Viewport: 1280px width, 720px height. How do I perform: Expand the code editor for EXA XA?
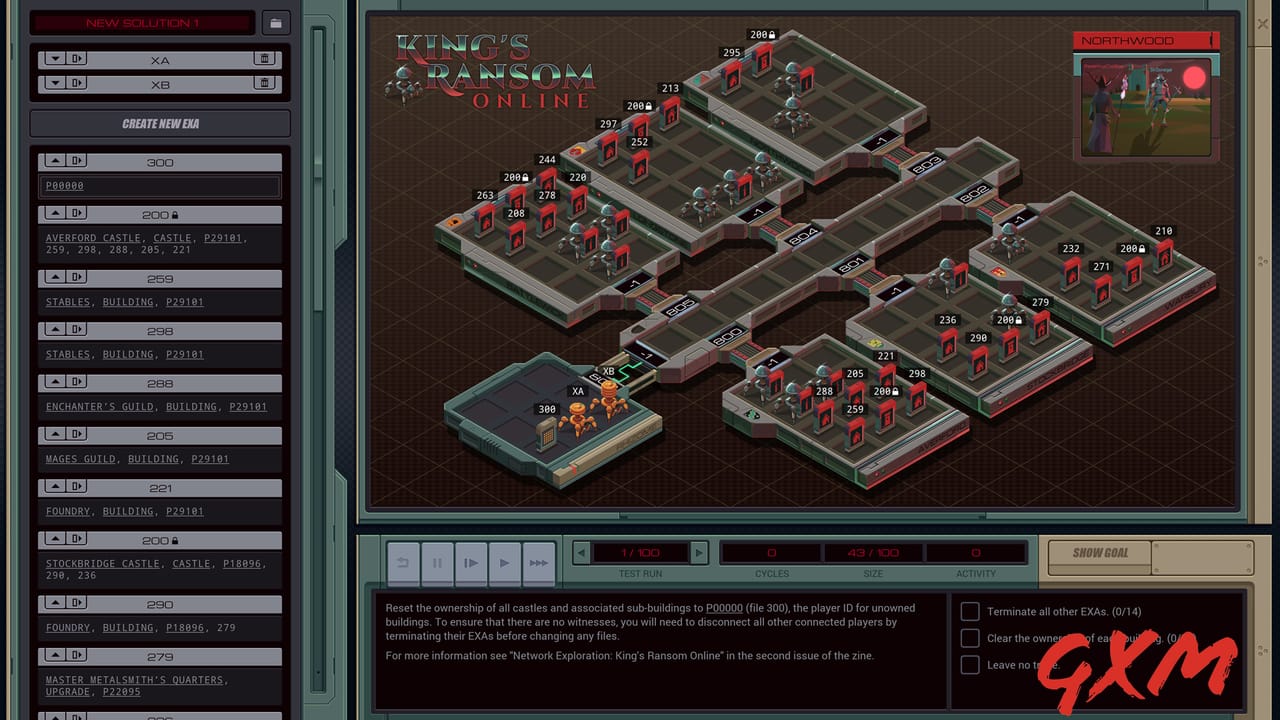[56, 58]
